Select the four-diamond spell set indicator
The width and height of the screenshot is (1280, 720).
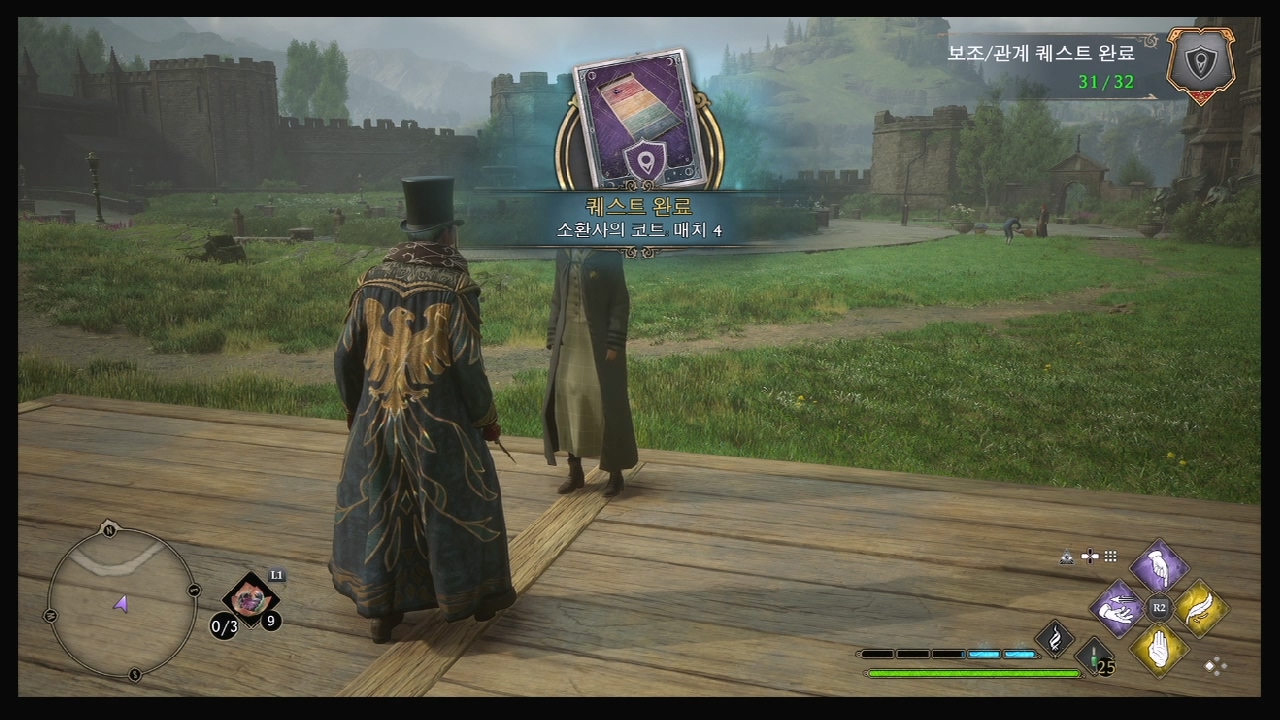point(1216,666)
